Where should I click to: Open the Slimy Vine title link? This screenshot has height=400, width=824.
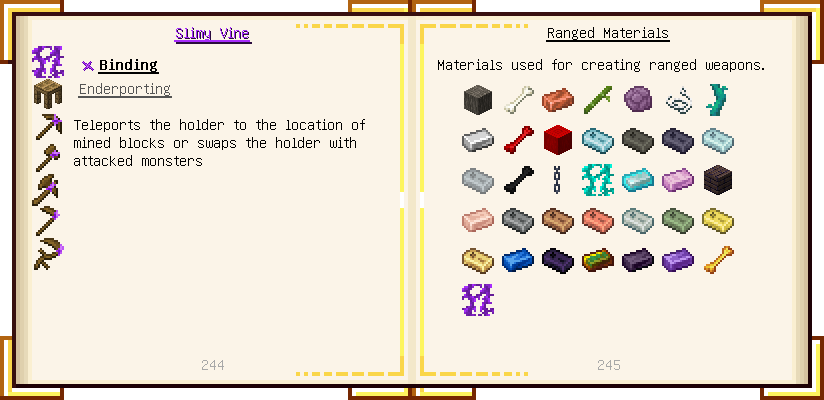pos(212,34)
